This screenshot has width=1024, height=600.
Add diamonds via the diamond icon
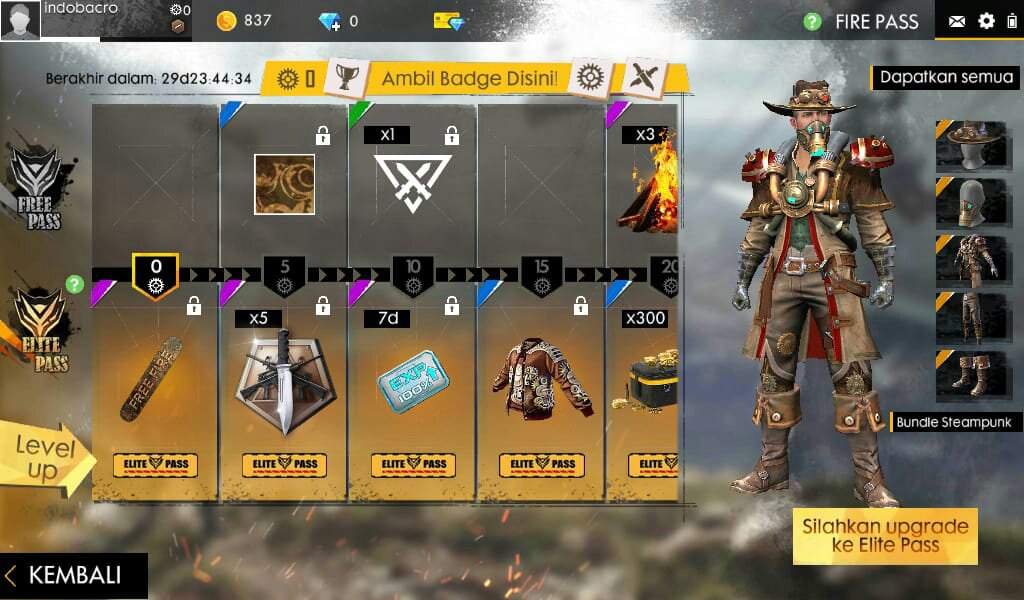330,21
